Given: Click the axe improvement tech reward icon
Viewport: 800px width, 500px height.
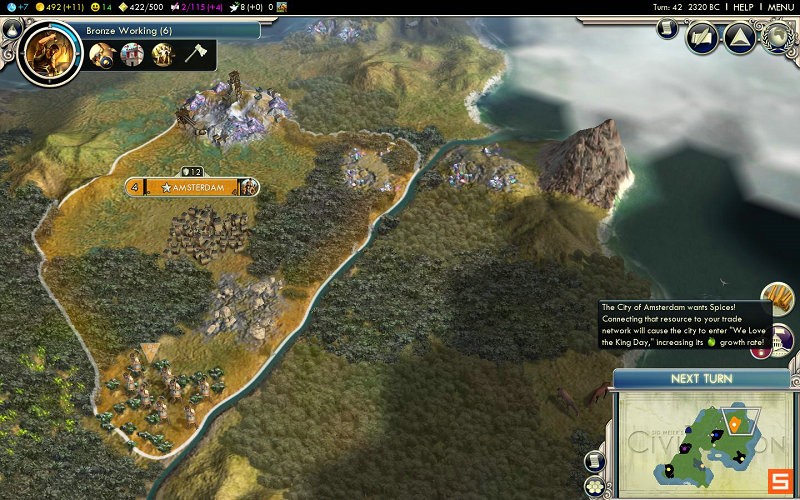Looking at the screenshot, I should 194,55.
